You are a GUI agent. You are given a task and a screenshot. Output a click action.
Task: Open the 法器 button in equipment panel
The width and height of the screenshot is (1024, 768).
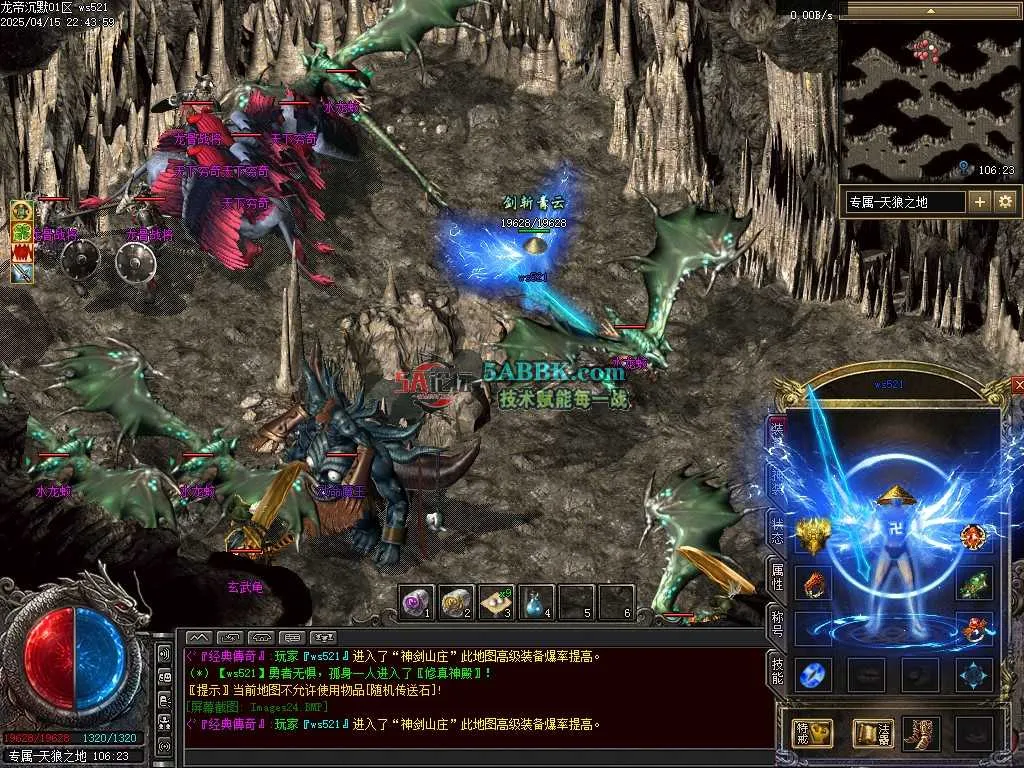point(872,733)
